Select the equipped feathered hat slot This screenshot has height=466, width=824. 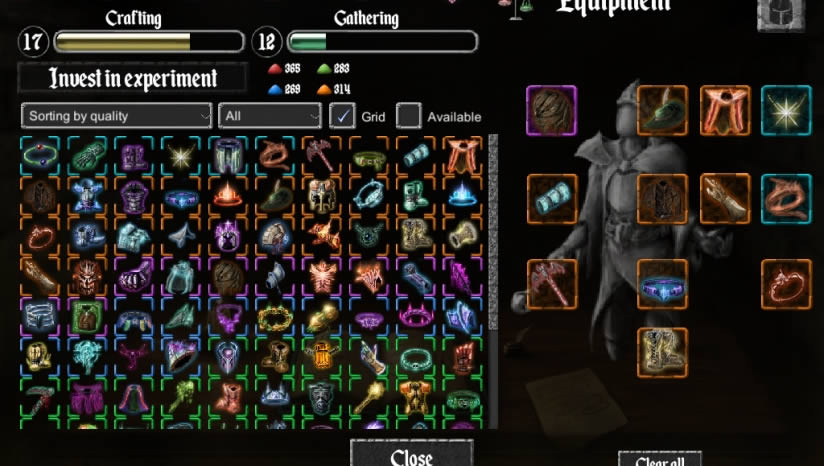(662, 110)
